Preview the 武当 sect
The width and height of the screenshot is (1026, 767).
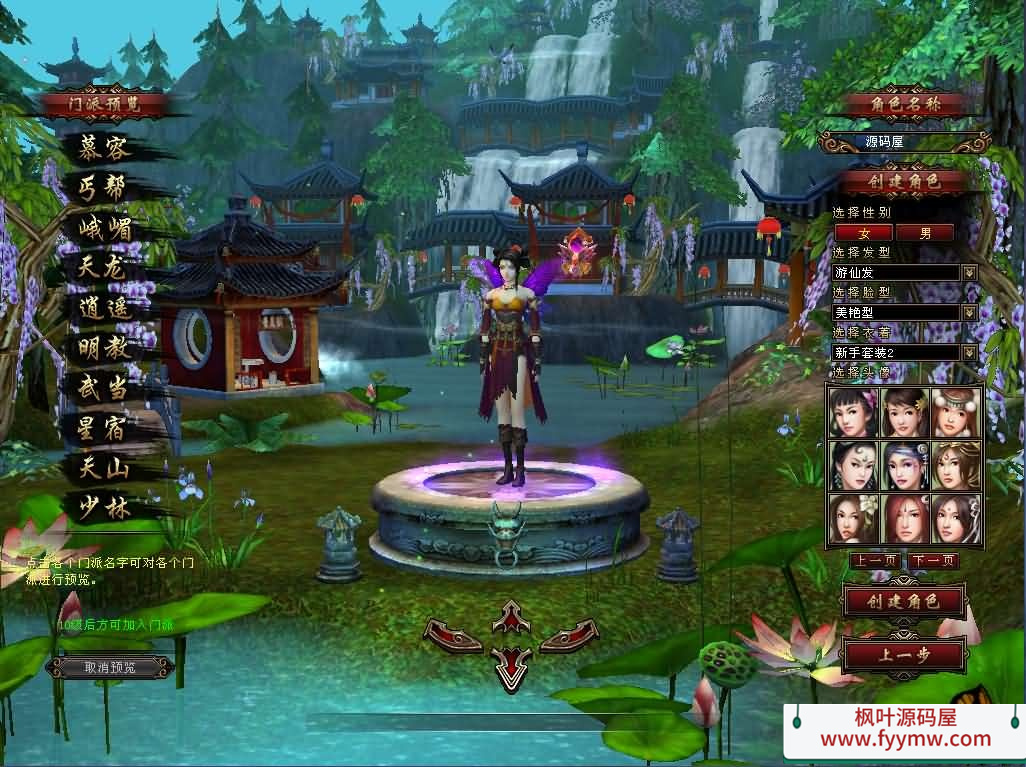coord(104,387)
